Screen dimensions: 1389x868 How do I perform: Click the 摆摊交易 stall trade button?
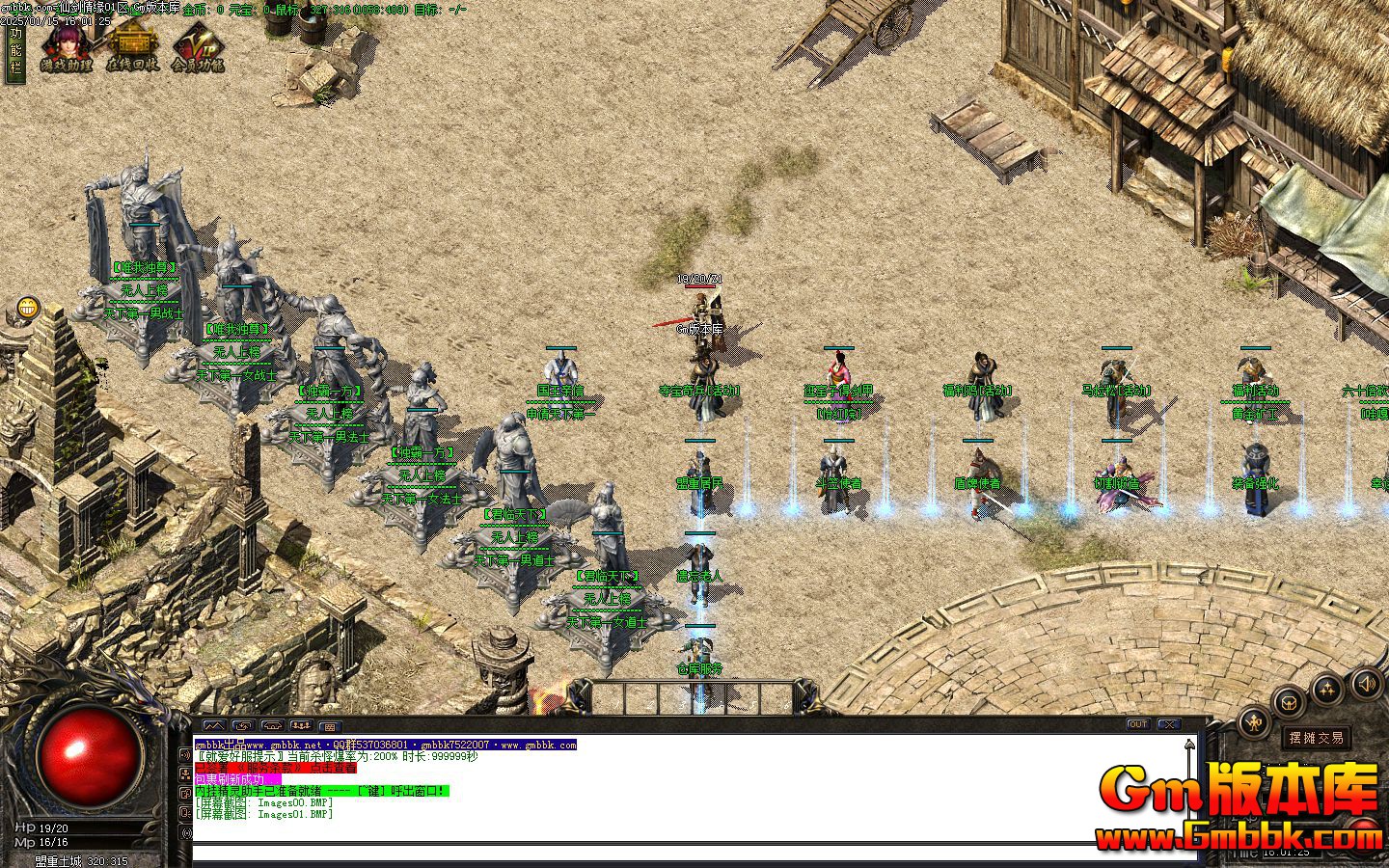(x=1317, y=738)
